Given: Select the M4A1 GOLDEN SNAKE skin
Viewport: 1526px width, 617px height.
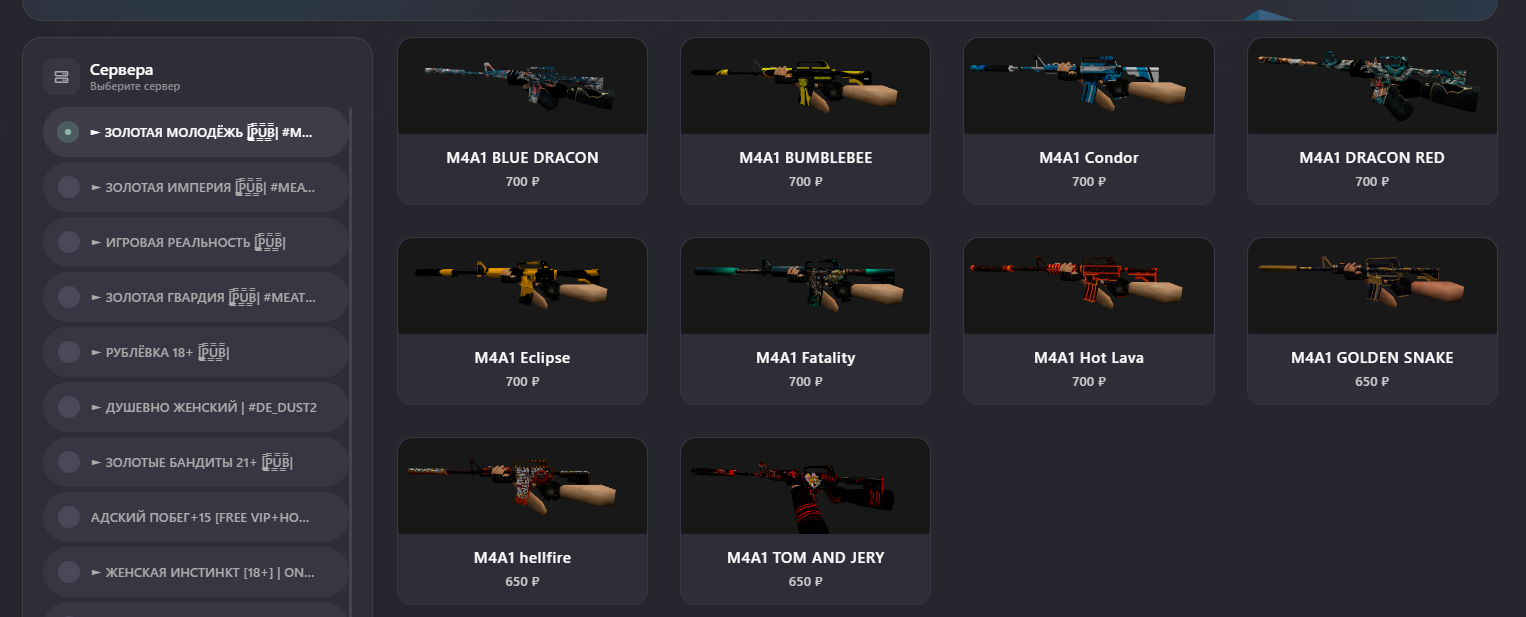Looking at the screenshot, I should [1372, 321].
